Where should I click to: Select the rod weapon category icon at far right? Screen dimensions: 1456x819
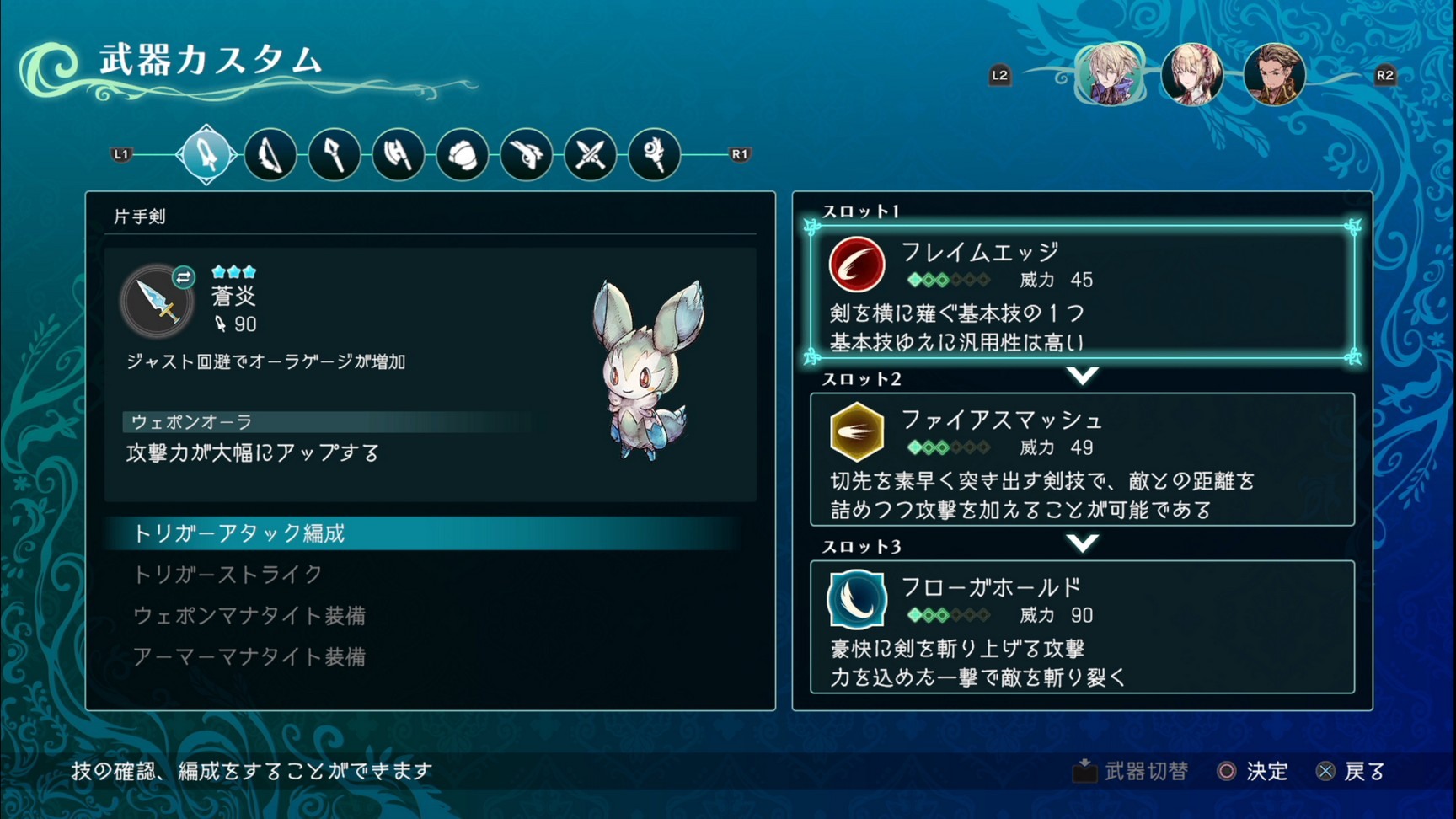654,154
